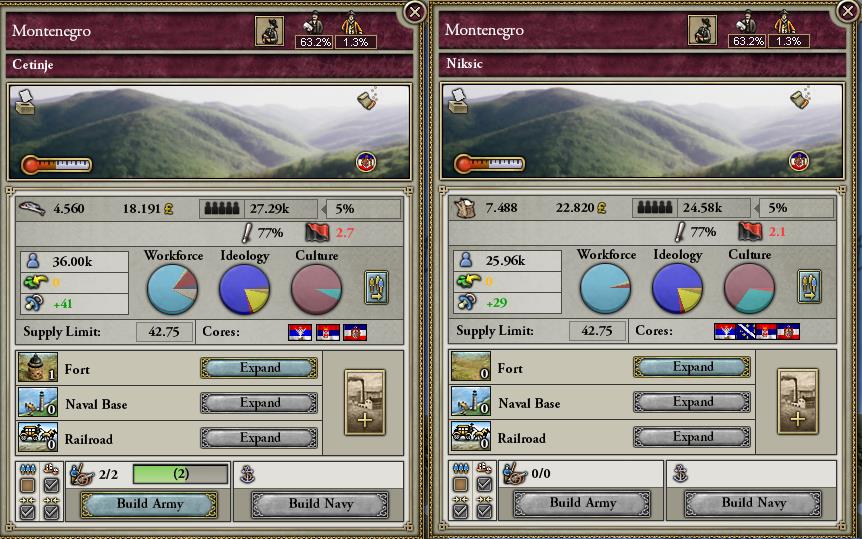Screen dimensions: 862x539
Task: Open the build factory button in Niksic
Action: click(x=798, y=401)
